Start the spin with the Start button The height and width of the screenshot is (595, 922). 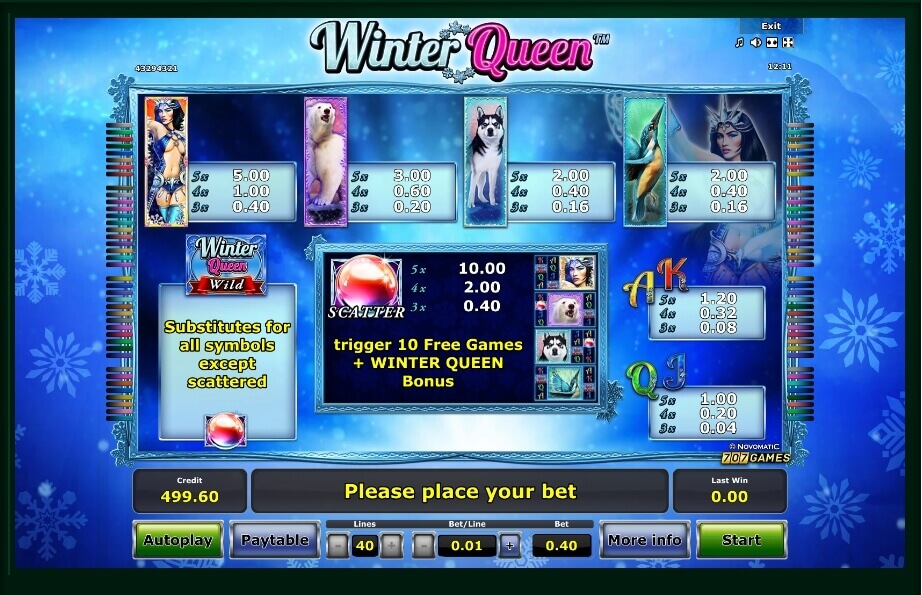pyautogui.click(x=741, y=540)
